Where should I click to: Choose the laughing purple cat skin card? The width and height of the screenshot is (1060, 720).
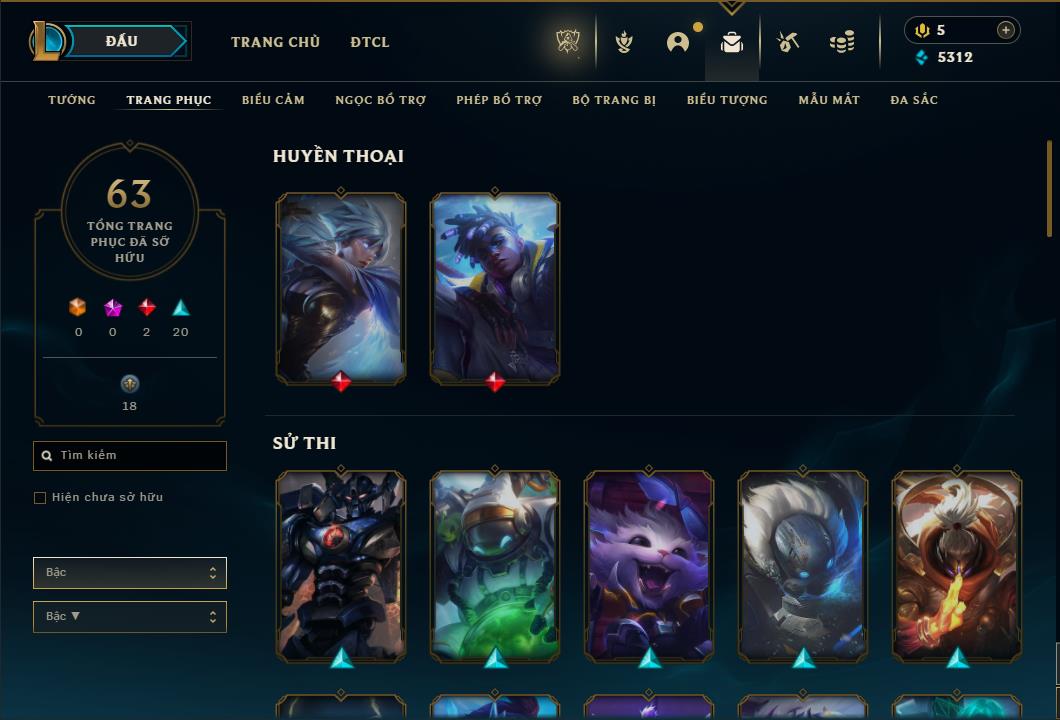(x=649, y=564)
